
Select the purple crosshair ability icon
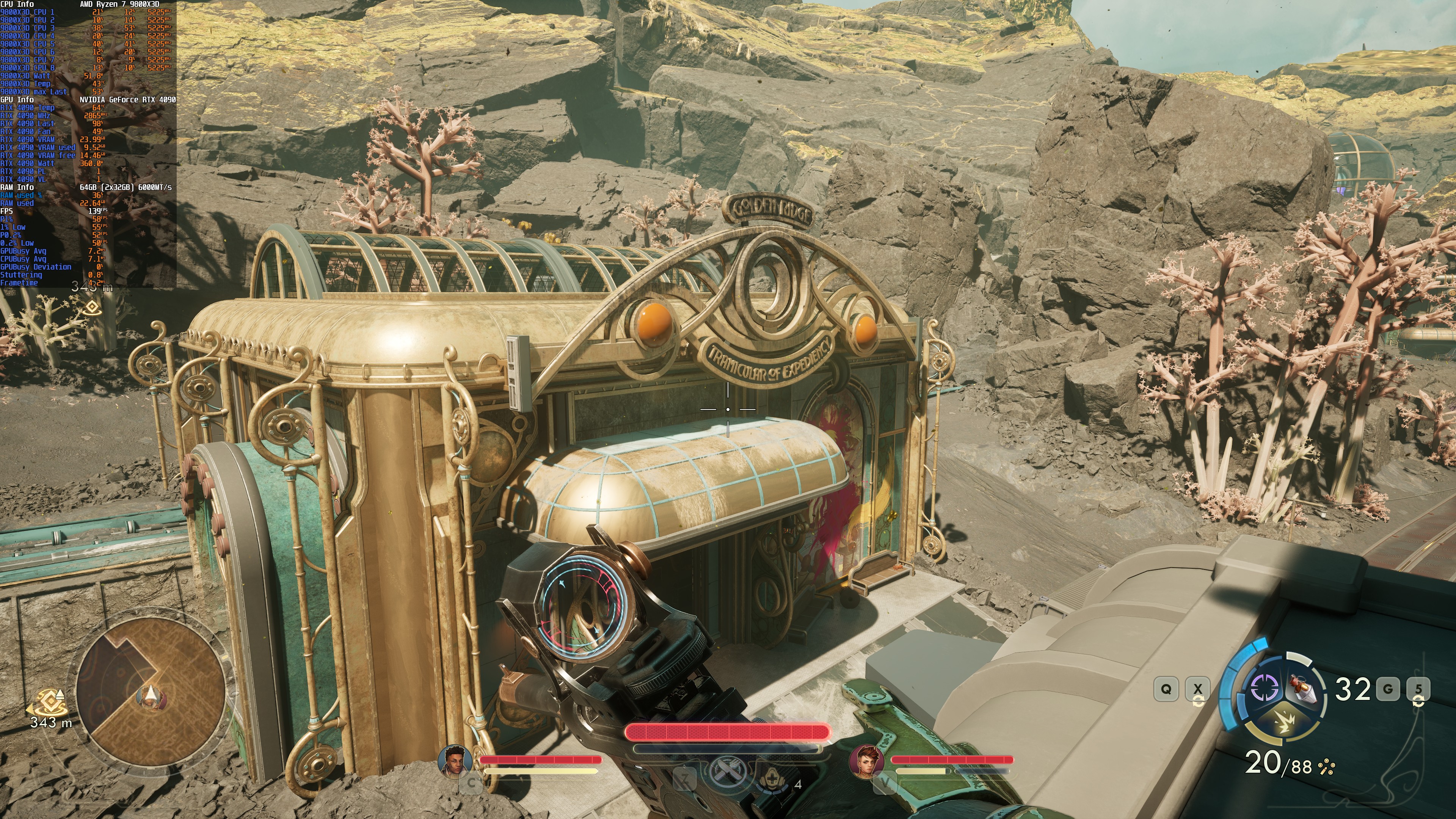(1265, 687)
